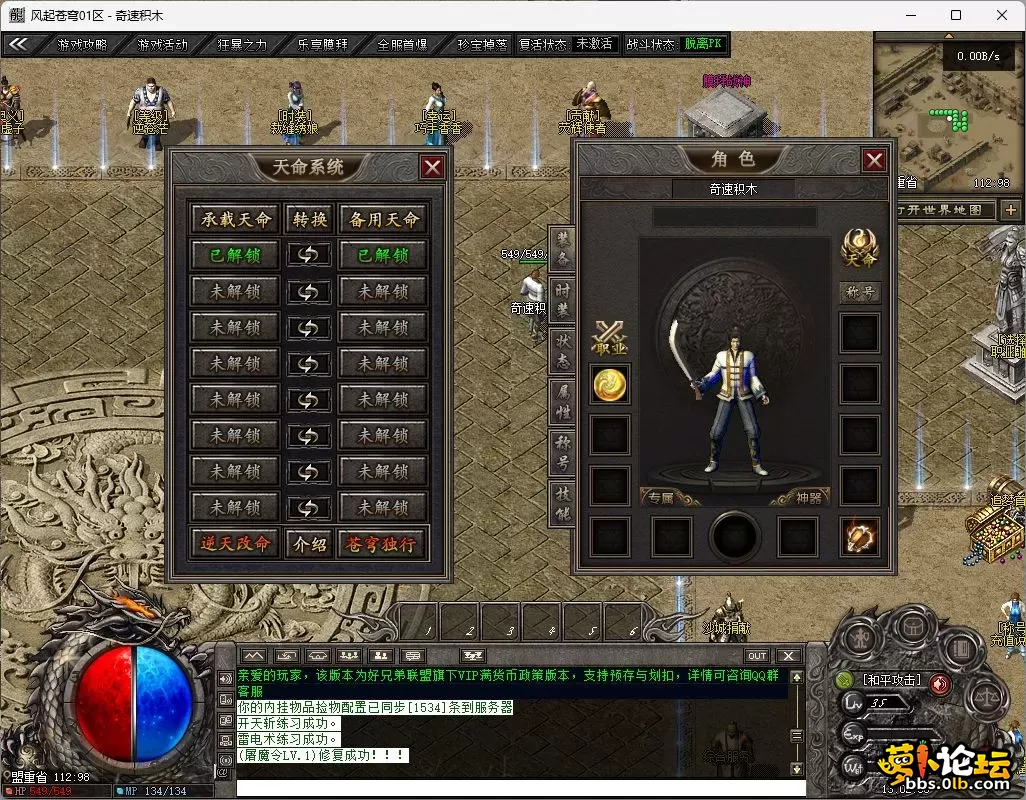Switch to the 时装 tab
Image resolution: width=1026 pixels, height=800 pixels.
(562, 298)
